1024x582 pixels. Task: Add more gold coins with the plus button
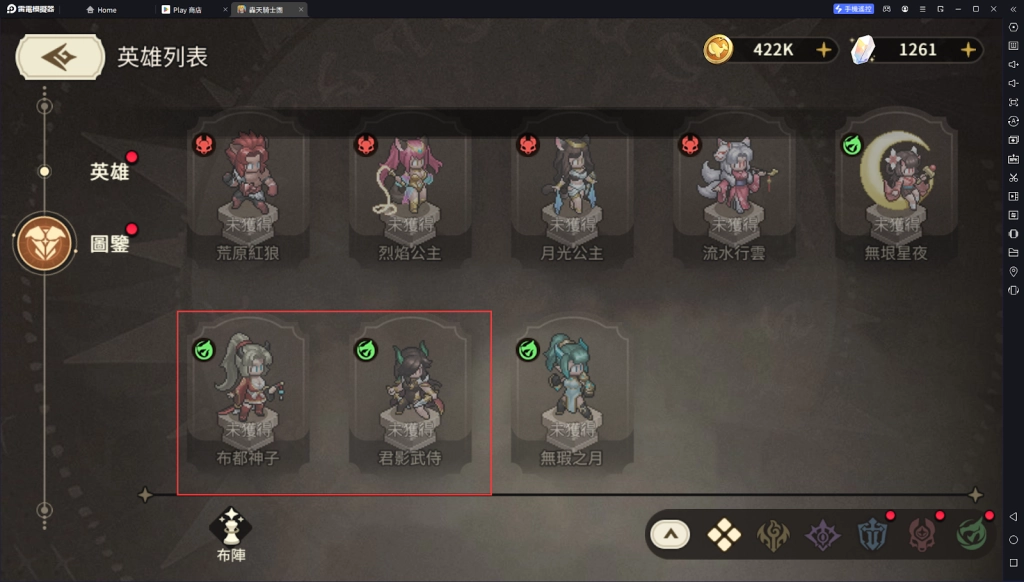[823, 49]
